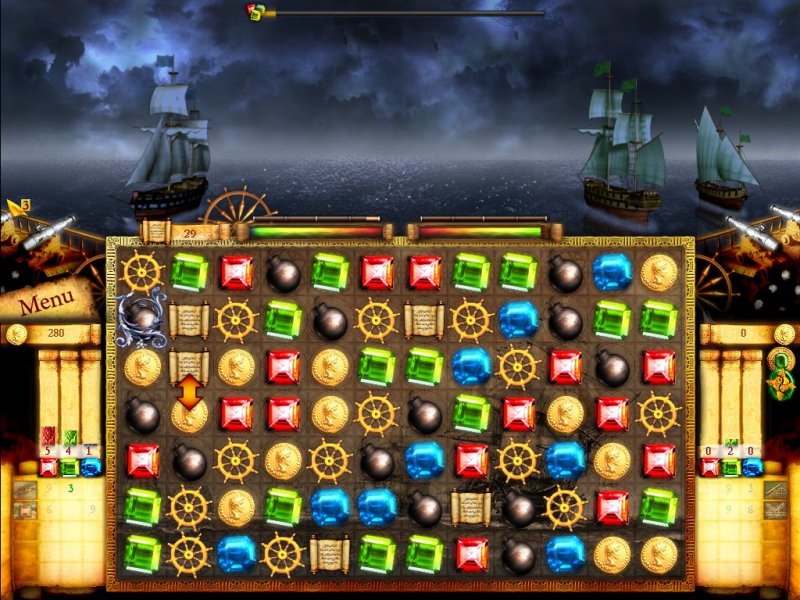Pick the ship wheel tile in the top row

coord(142,272)
